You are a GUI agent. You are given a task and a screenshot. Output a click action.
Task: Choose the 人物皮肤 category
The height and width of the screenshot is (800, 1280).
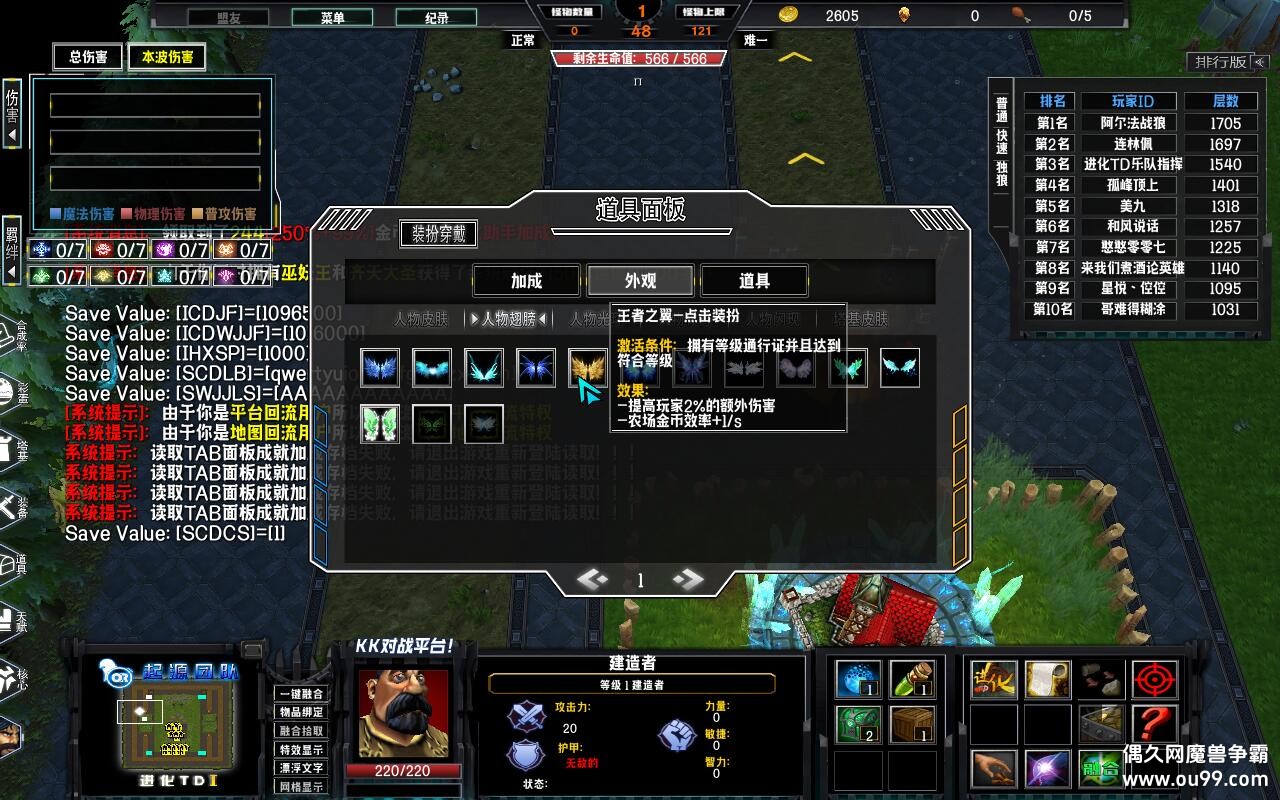(x=421, y=319)
